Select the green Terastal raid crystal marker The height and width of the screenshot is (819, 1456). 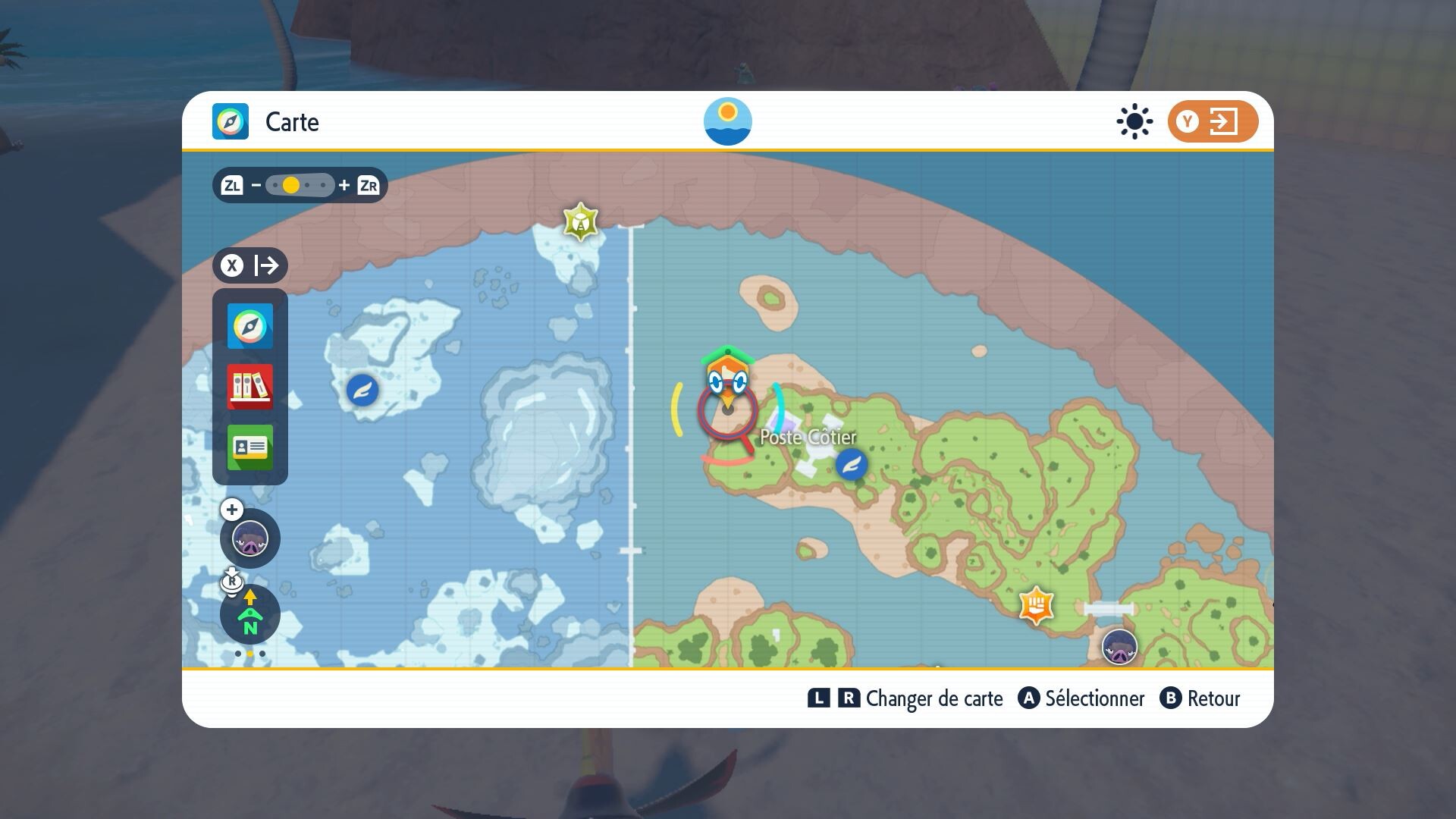tap(581, 221)
